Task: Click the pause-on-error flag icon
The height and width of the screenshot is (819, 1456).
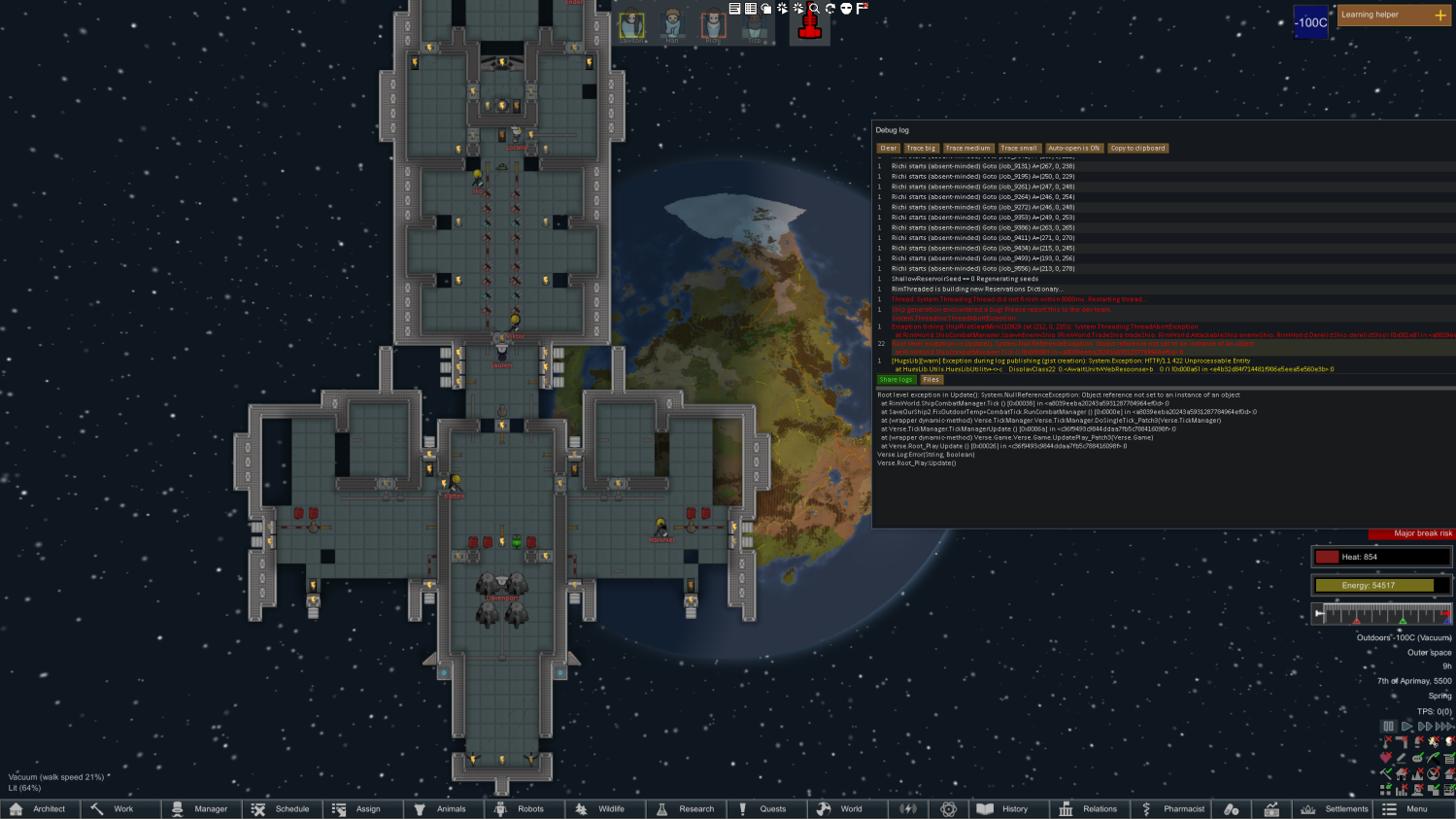Action: tap(861, 10)
